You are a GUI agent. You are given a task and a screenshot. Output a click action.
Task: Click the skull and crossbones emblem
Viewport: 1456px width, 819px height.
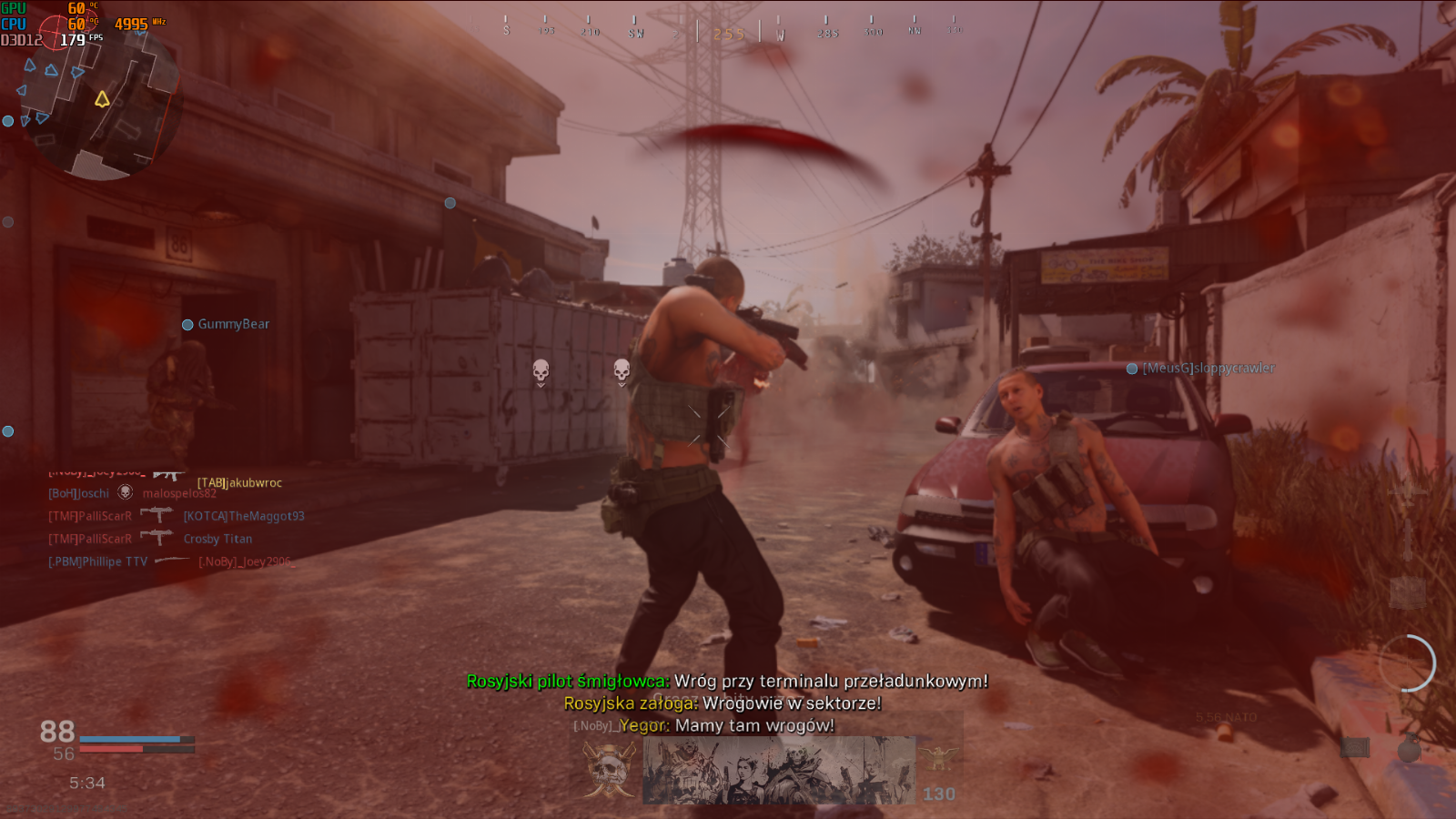609,770
